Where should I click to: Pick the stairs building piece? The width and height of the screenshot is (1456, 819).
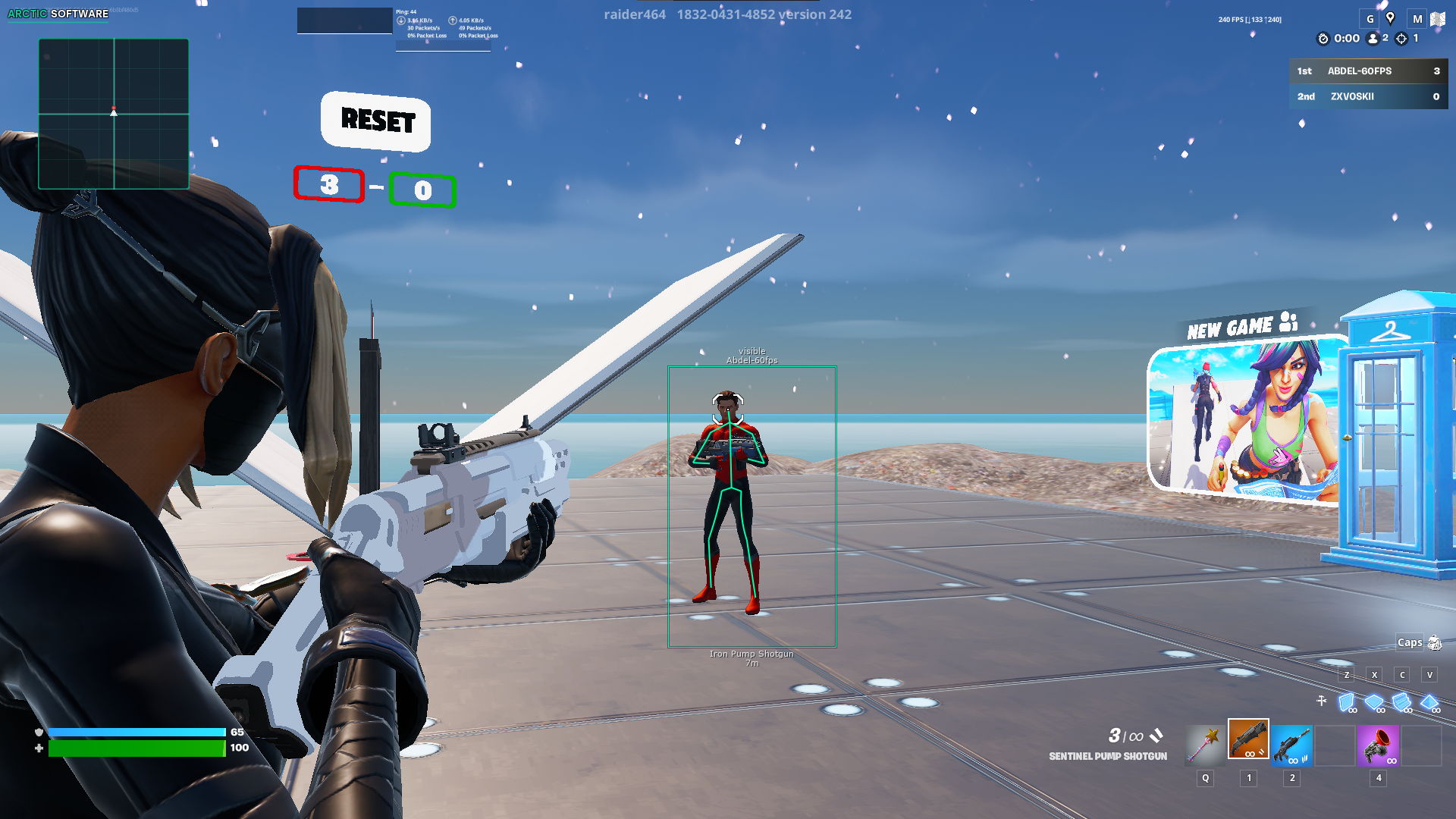pos(1402,702)
